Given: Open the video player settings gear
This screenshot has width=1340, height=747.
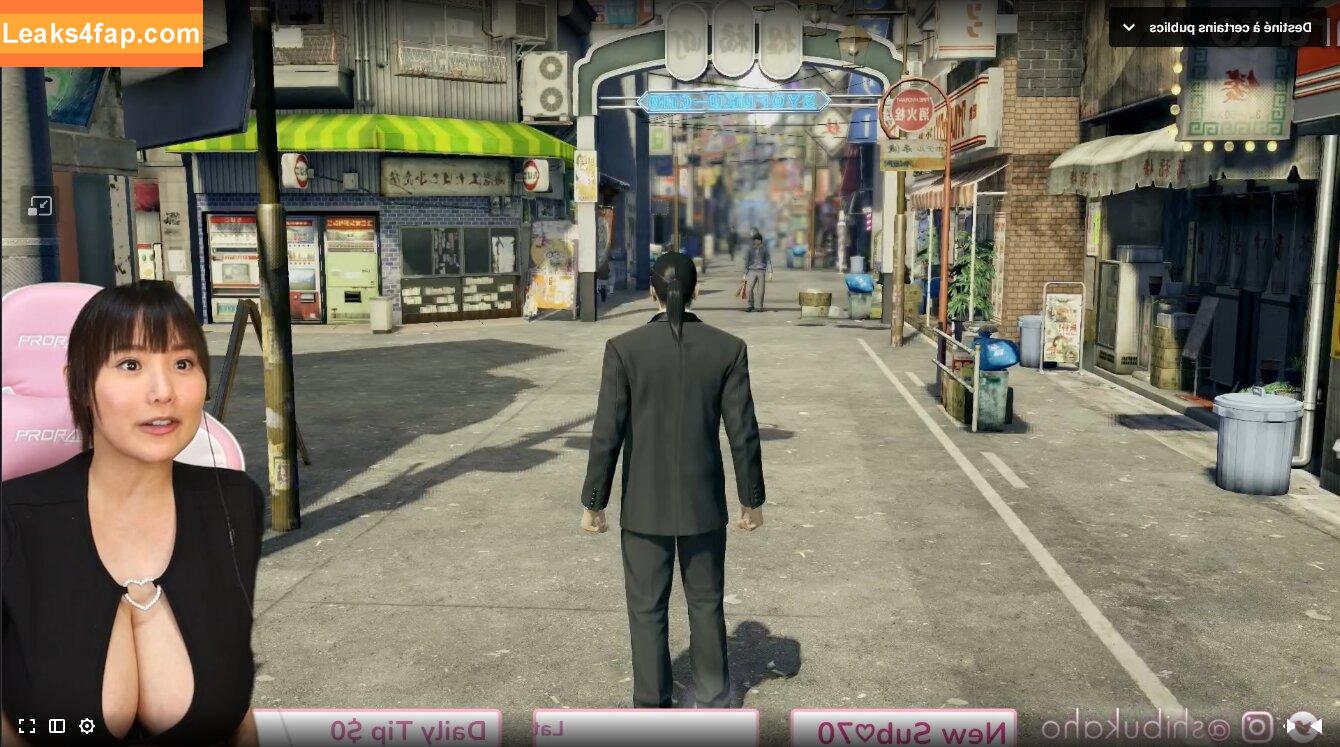Looking at the screenshot, I should click(87, 726).
